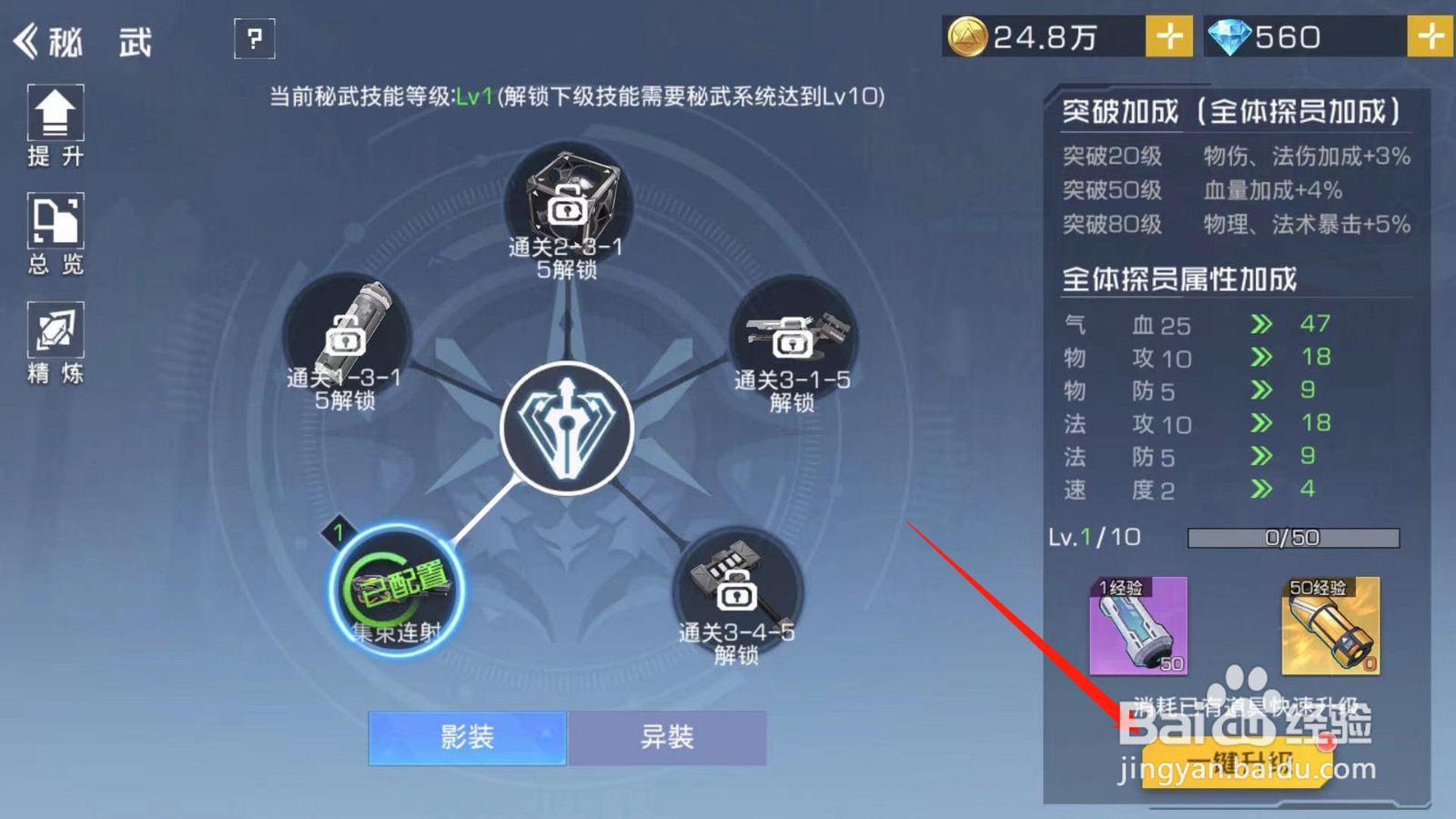Open the help panel via question mark icon
This screenshot has width=1456, height=819.
pos(254,39)
